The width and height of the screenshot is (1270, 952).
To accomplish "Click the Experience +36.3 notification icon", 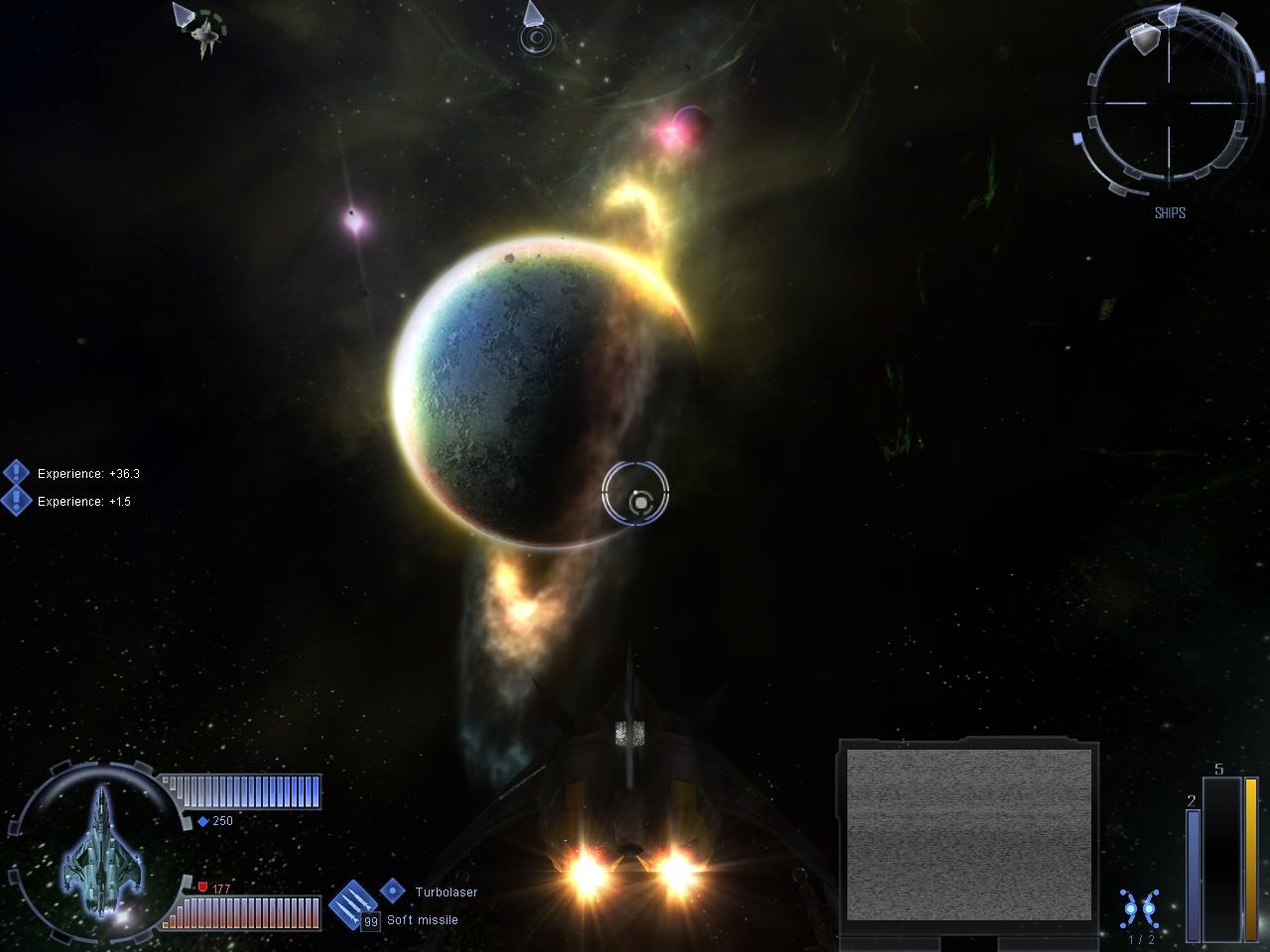I will click(16, 473).
